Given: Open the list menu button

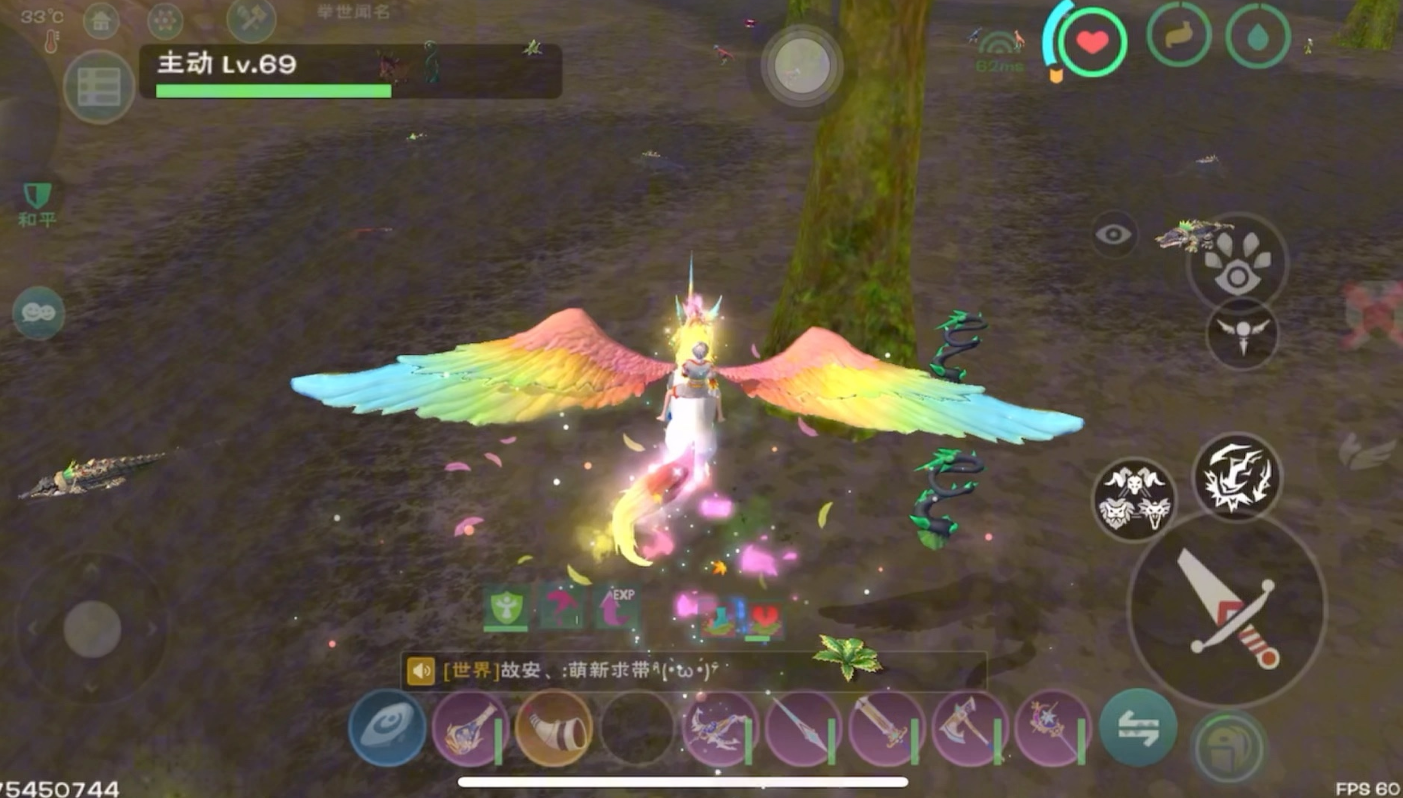Looking at the screenshot, I should click(99, 87).
